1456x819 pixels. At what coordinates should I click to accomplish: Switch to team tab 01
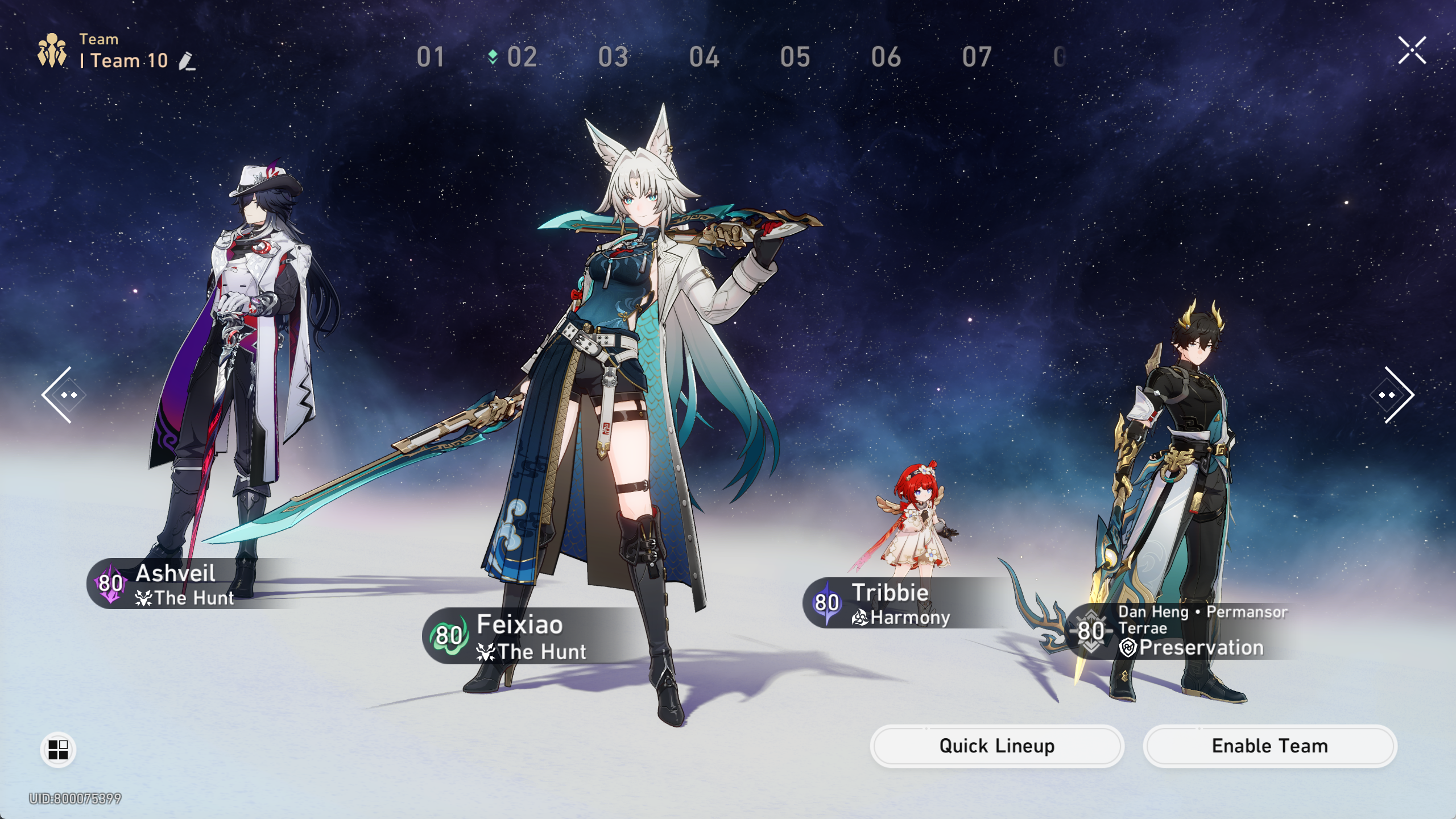click(x=430, y=57)
